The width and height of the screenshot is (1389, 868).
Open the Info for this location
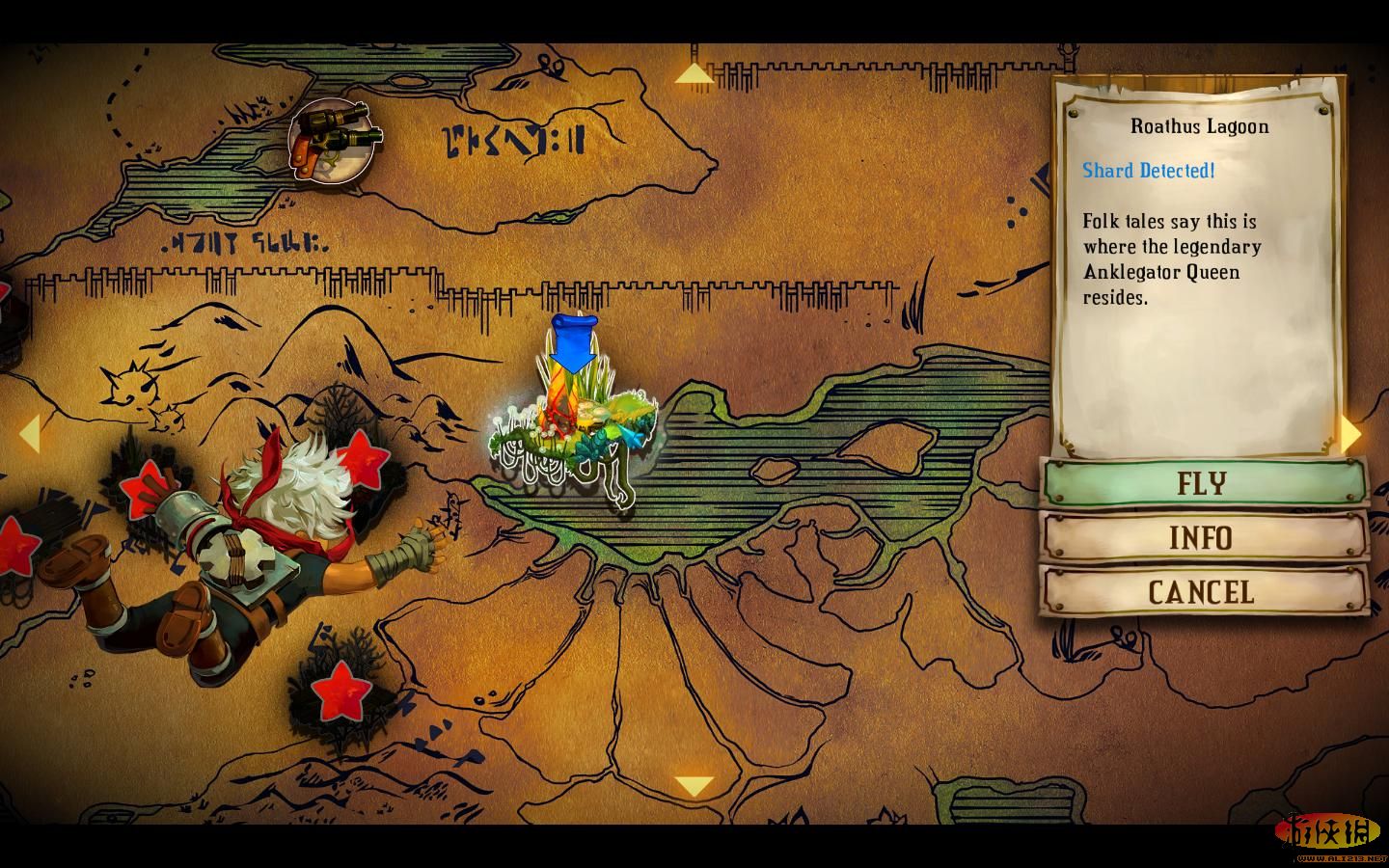click(x=1202, y=537)
